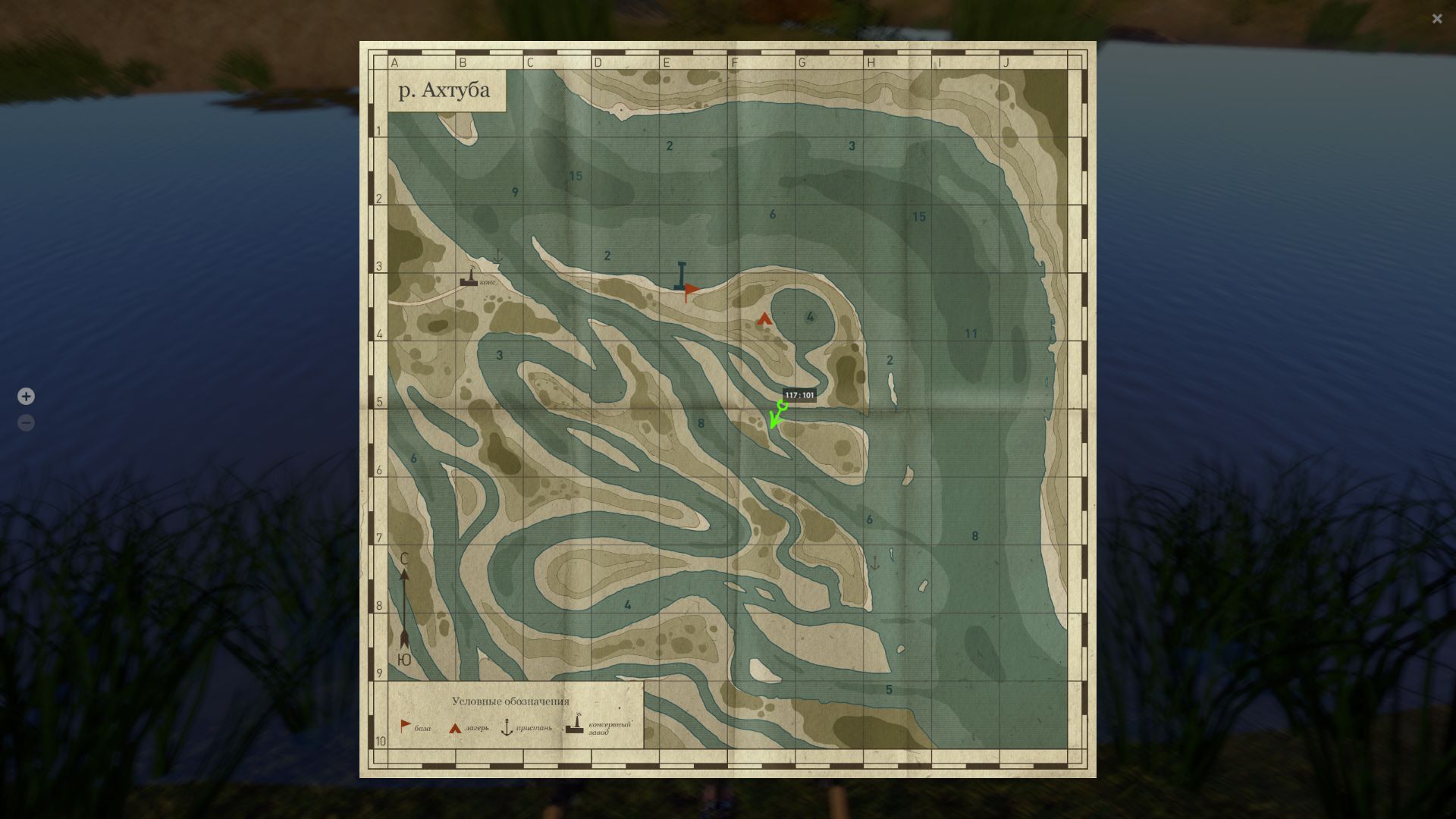Click column label E on the map grid
Screen dimensions: 1456x819
(x=667, y=63)
